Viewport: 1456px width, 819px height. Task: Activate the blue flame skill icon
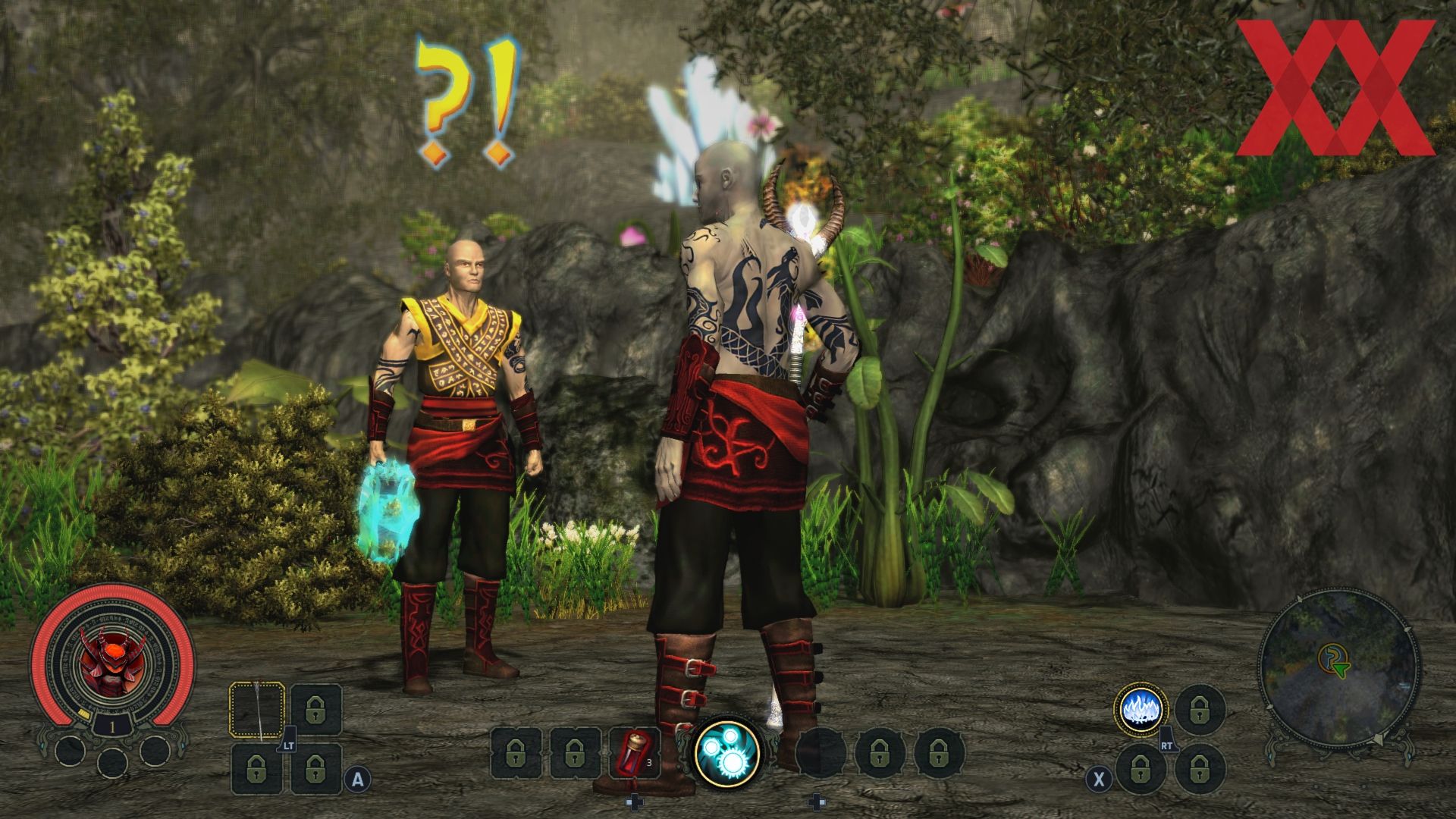pyautogui.click(x=1141, y=711)
